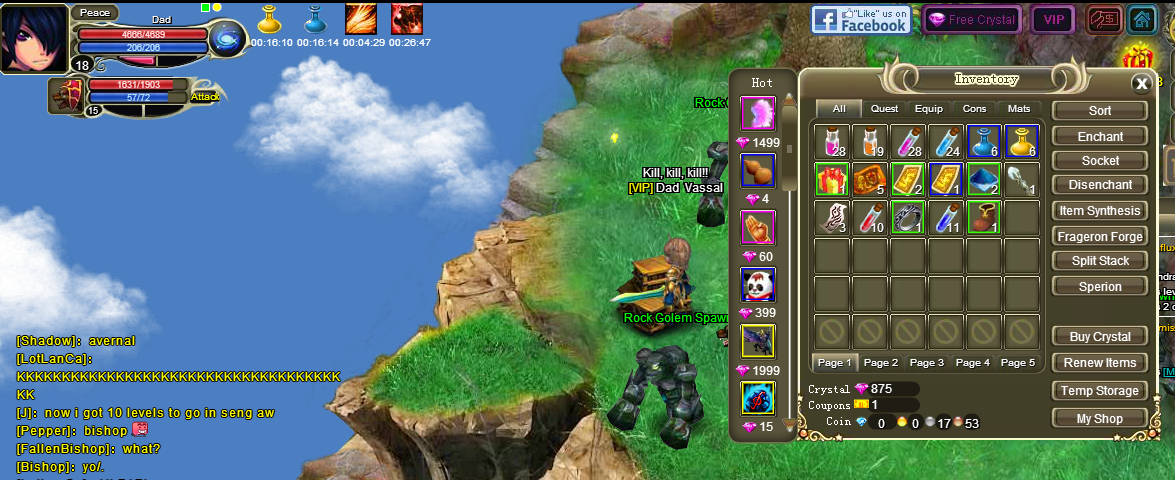Screen dimensions: 1175x480
Task: Switch to the Quest inventory tab
Action: pos(884,109)
